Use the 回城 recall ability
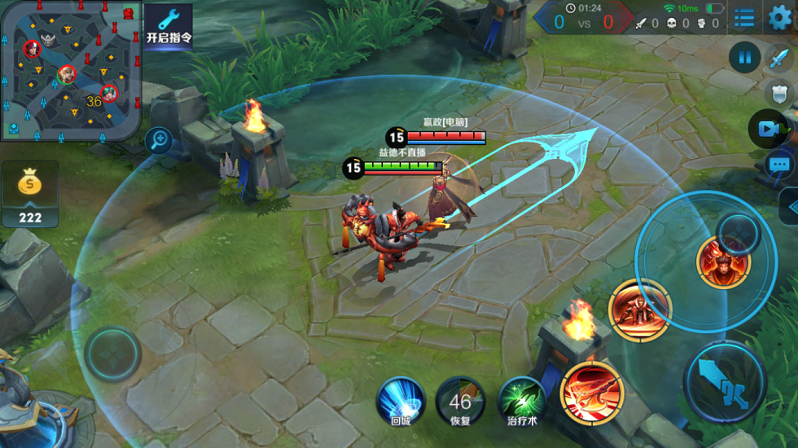This screenshot has height=448, width=798. [x=400, y=398]
